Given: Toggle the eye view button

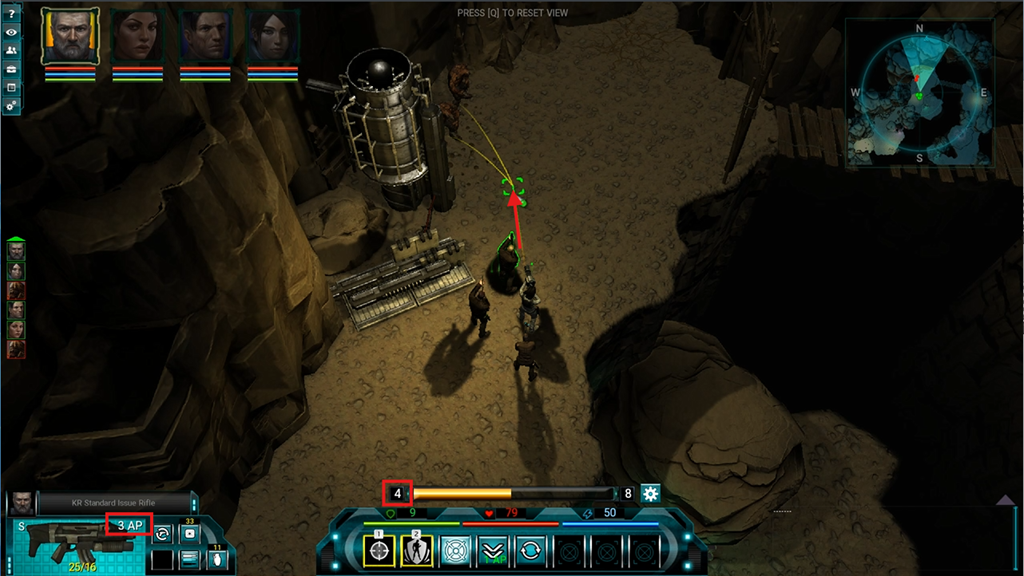Looking at the screenshot, I should (11, 32).
